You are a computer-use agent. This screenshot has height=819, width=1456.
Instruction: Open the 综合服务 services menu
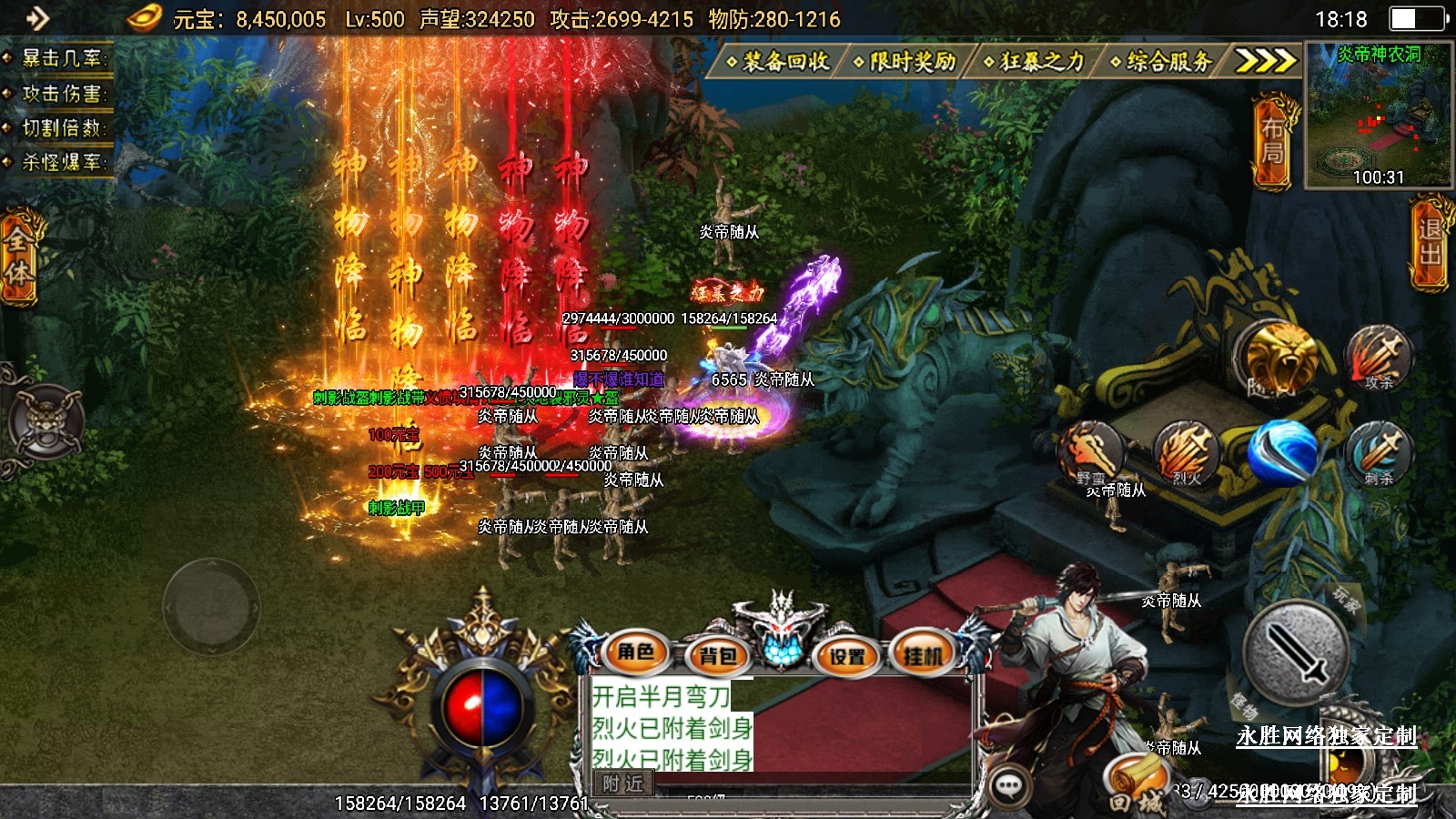point(1163,62)
